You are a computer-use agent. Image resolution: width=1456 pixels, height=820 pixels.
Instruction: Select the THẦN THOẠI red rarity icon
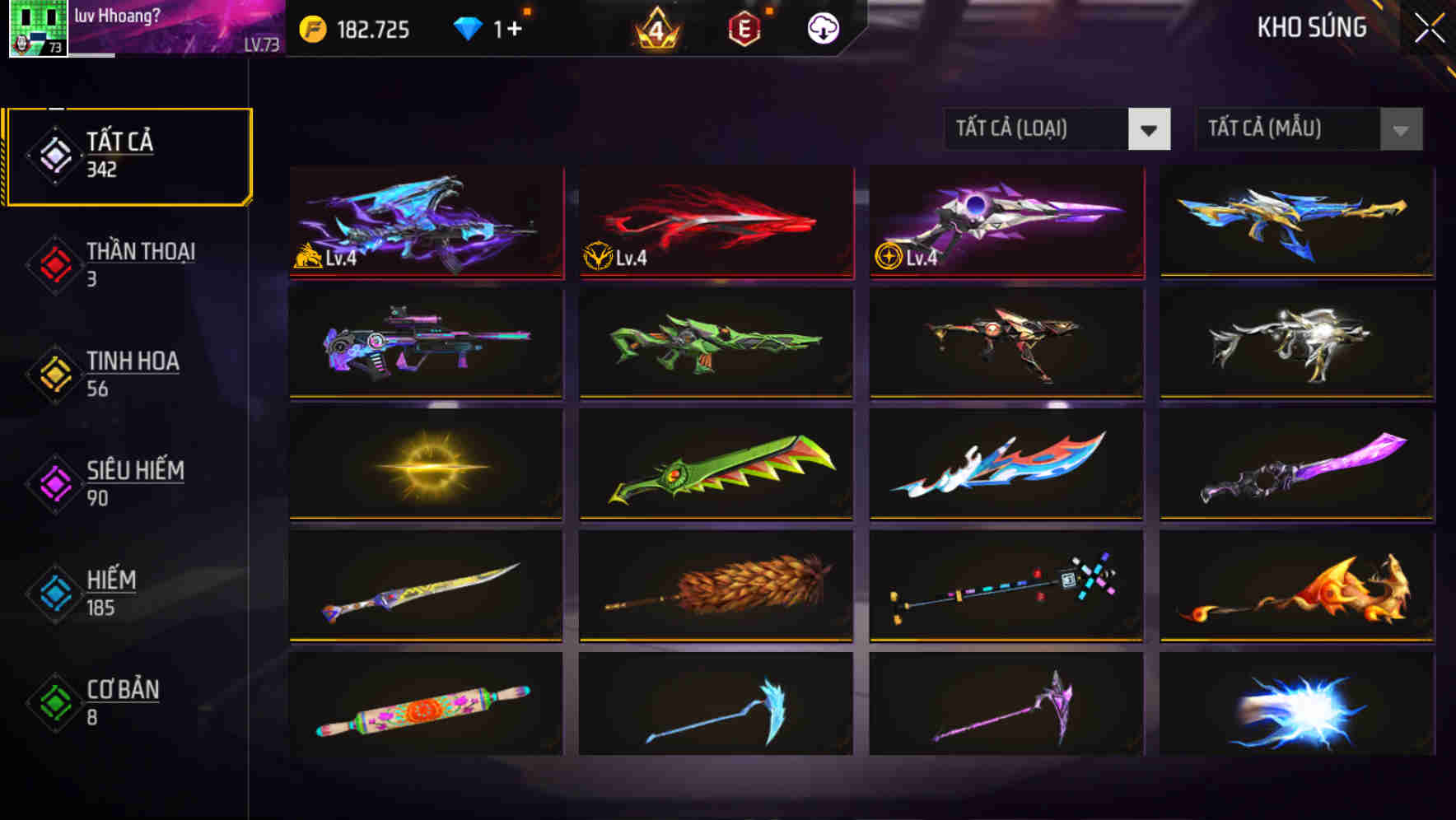[54, 265]
